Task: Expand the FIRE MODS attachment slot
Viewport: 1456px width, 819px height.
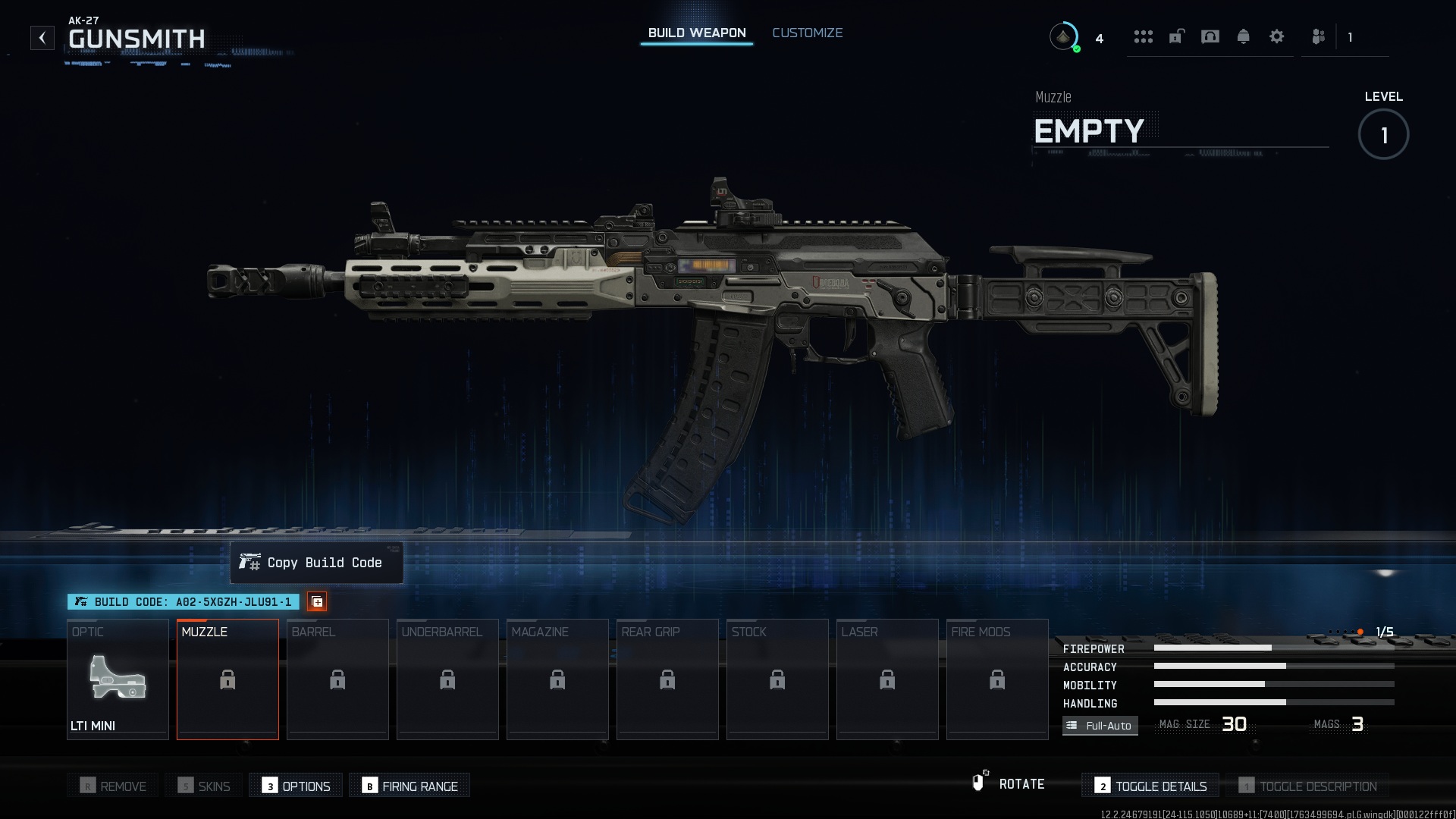Action: tap(996, 679)
